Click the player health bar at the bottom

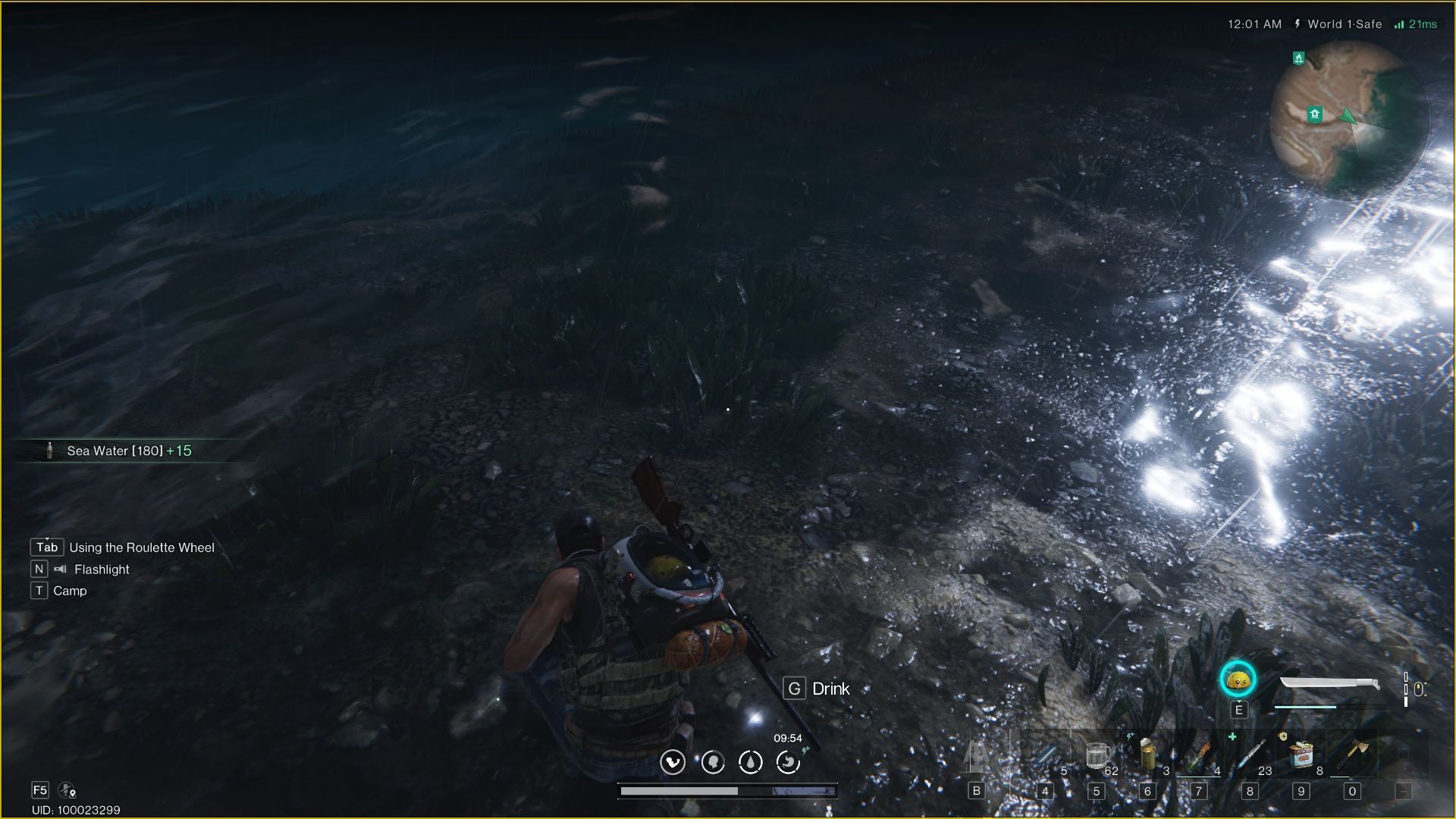pyautogui.click(x=728, y=791)
